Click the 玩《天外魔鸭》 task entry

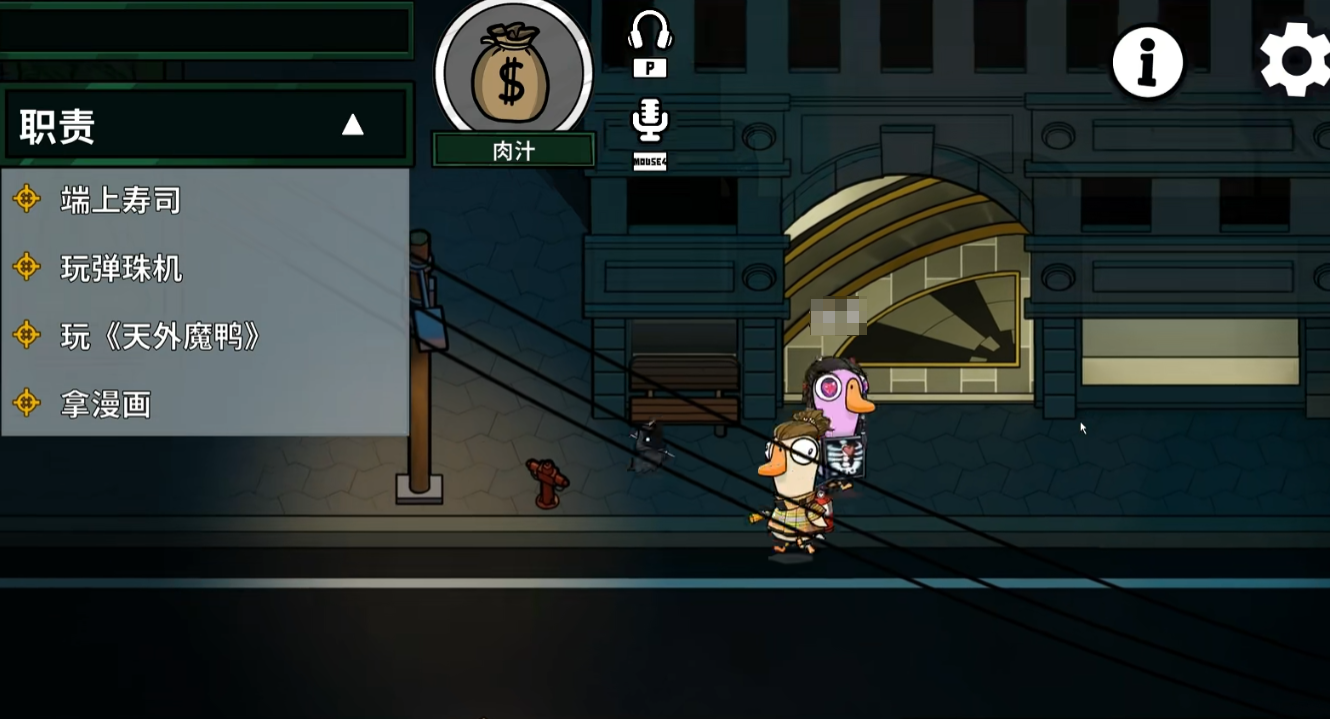pos(160,336)
